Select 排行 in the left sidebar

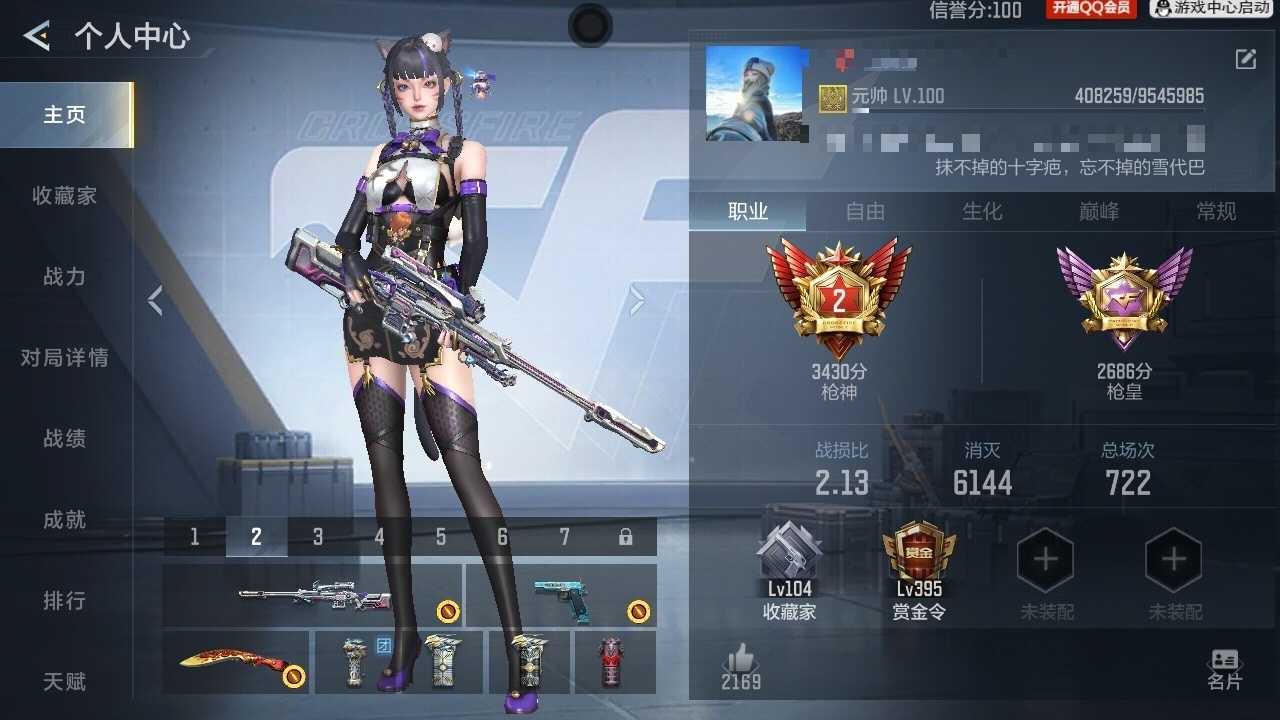64,600
